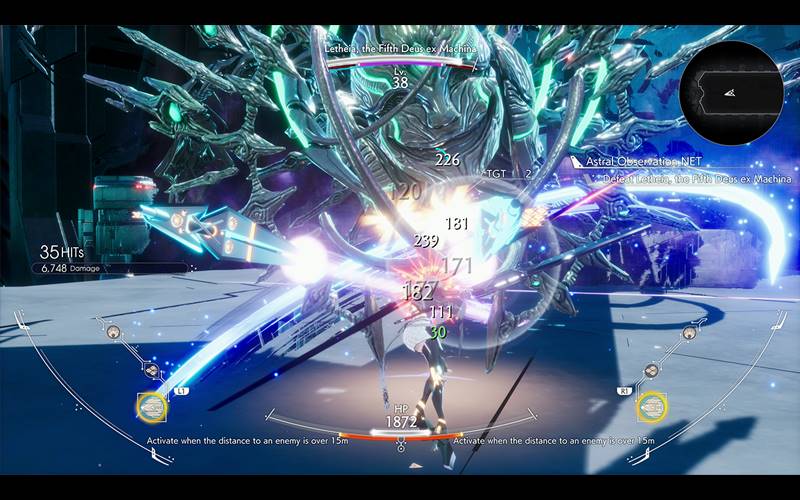Activate the gold-ringed skill on the L1 palette
Image resolution: width=800 pixels, height=500 pixels.
click(x=152, y=406)
